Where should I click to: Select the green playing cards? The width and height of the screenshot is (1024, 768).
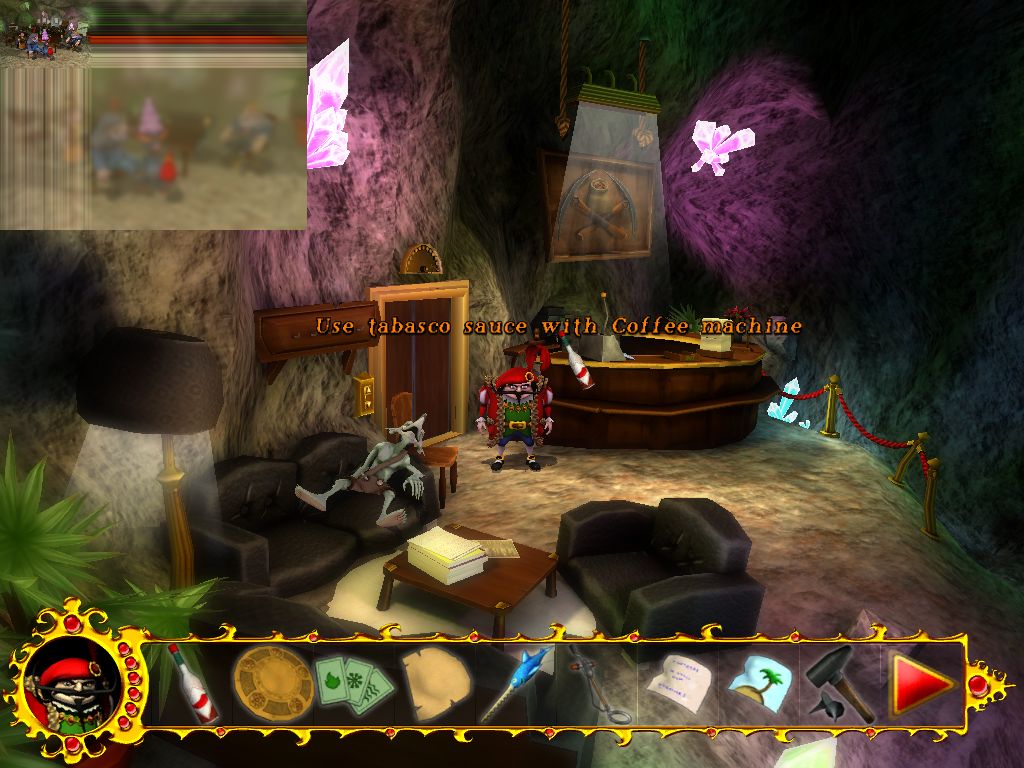pos(352,683)
